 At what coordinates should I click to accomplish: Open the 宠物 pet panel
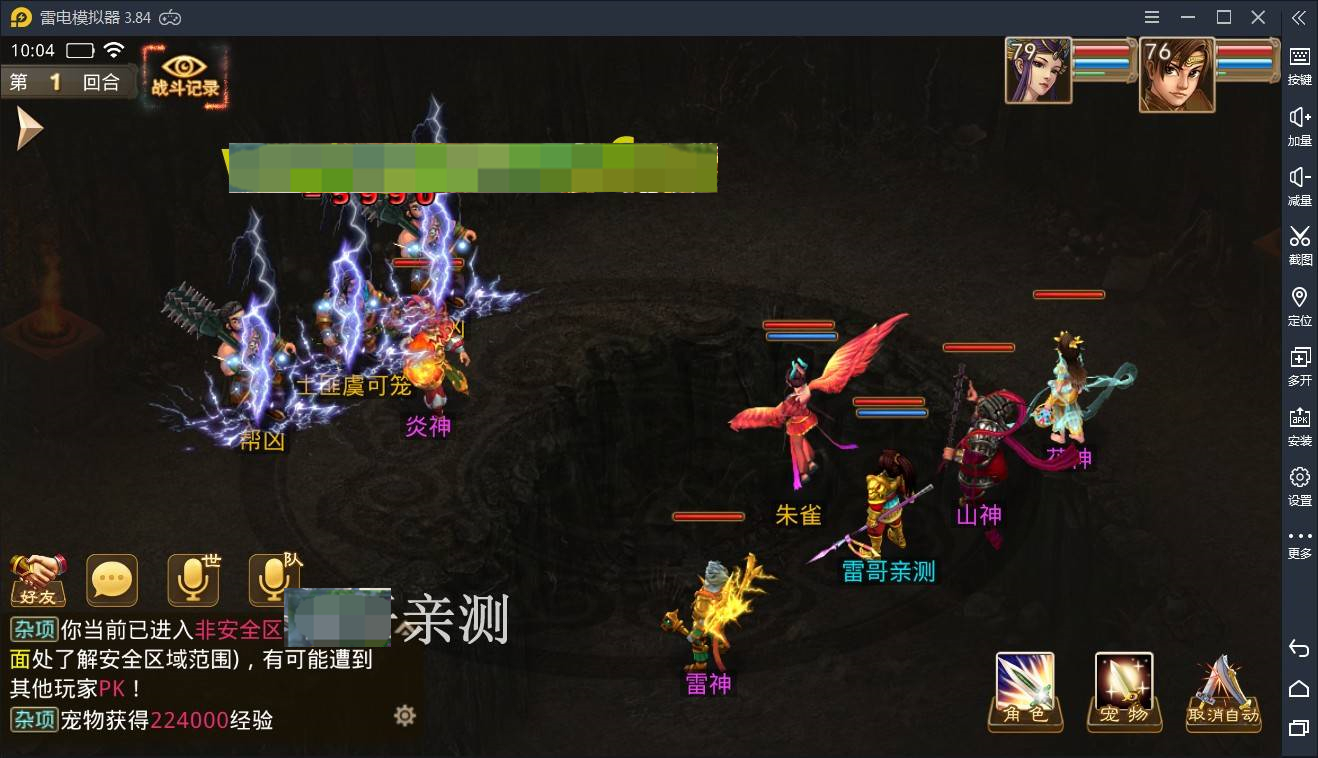click(1122, 690)
